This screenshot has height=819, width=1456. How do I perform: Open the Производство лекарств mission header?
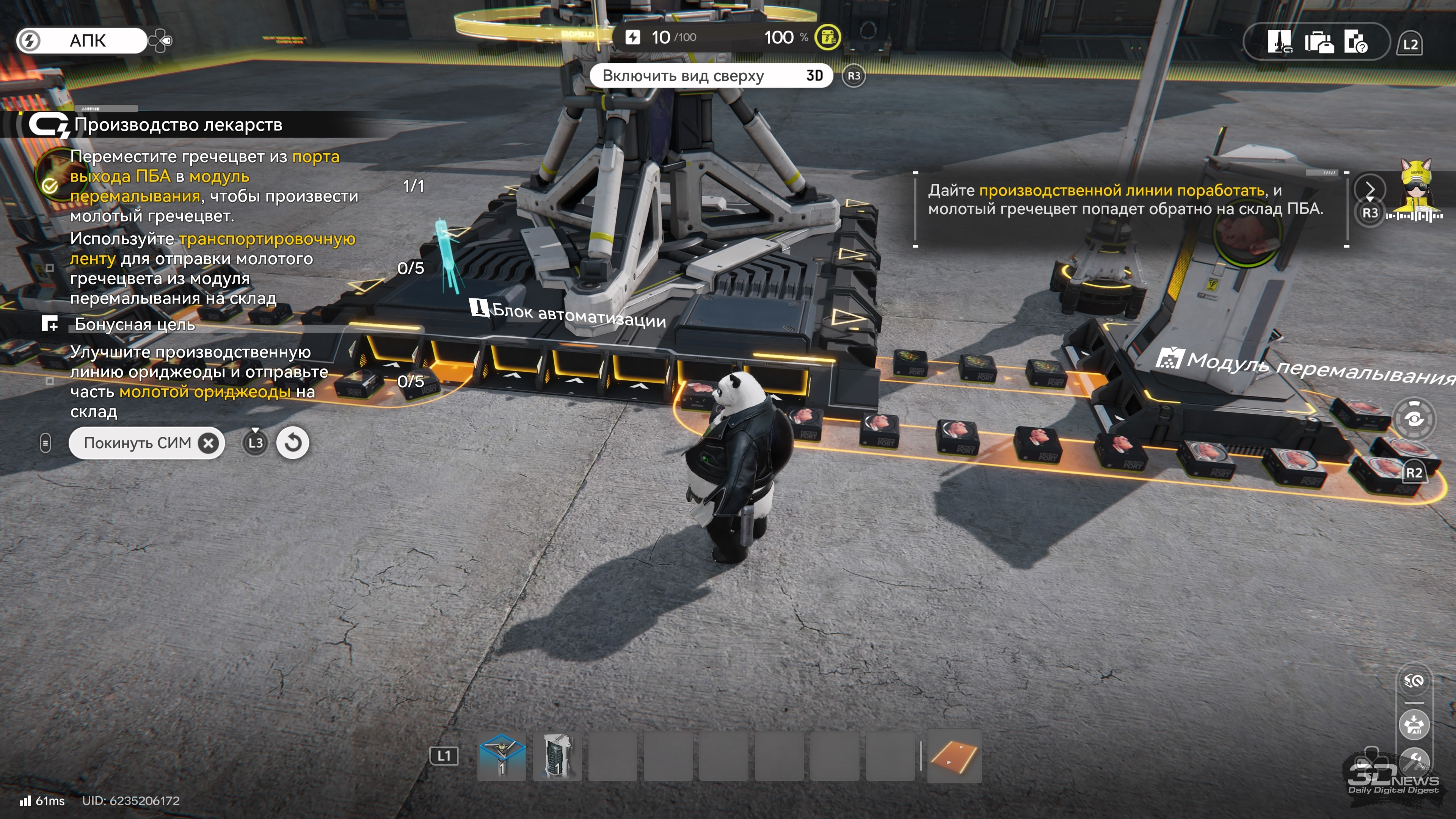[178, 125]
